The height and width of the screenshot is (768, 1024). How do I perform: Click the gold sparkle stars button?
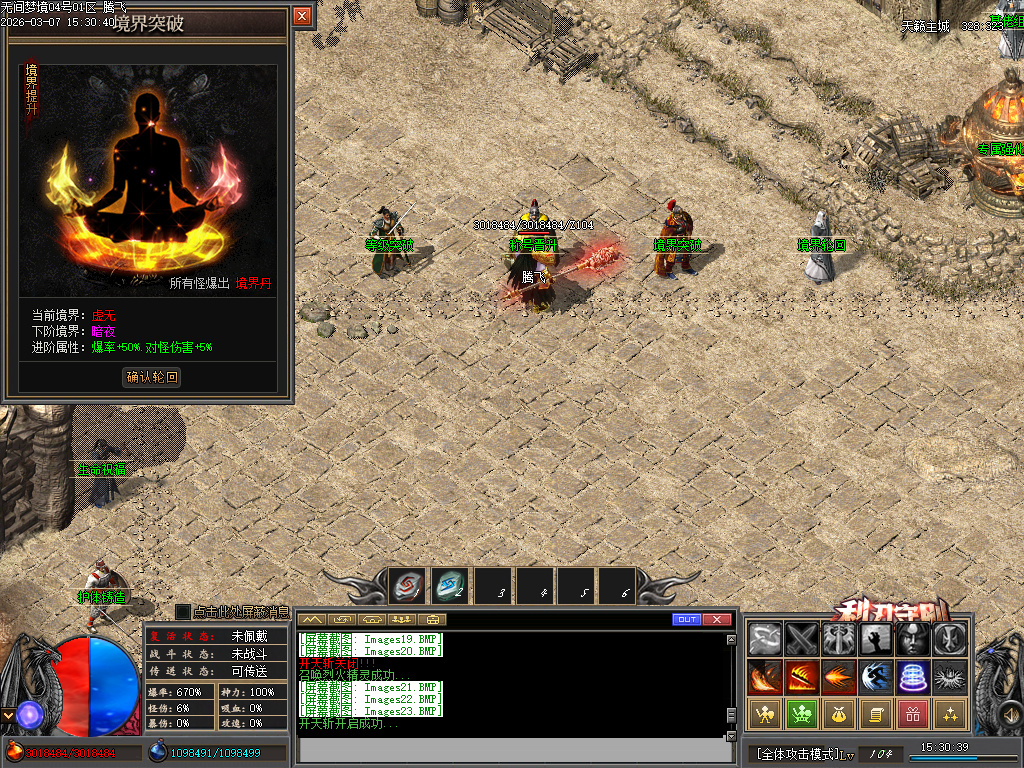[950, 714]
